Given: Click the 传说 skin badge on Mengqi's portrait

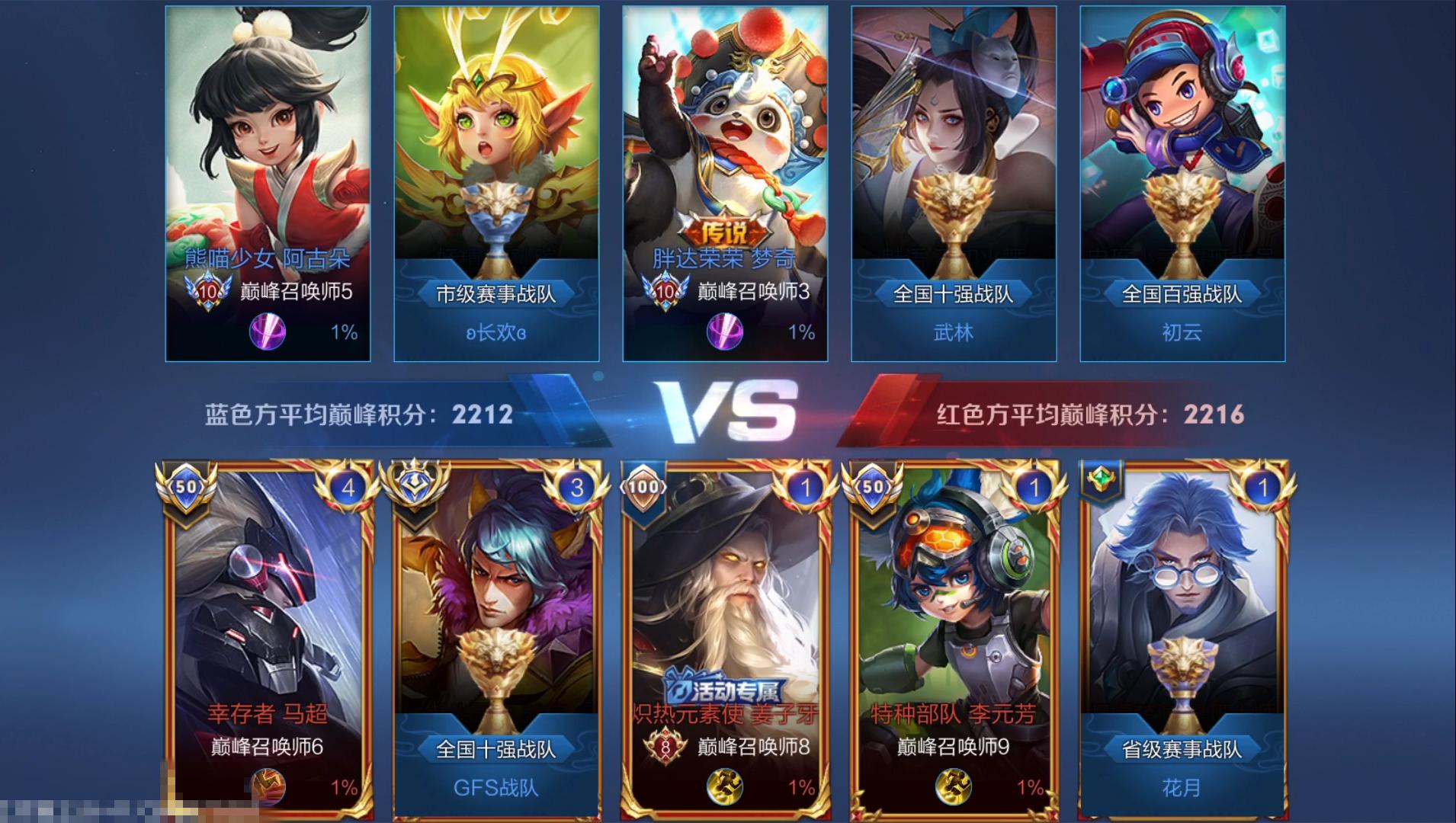Looking at the screenshot, I should click(723, 231).
